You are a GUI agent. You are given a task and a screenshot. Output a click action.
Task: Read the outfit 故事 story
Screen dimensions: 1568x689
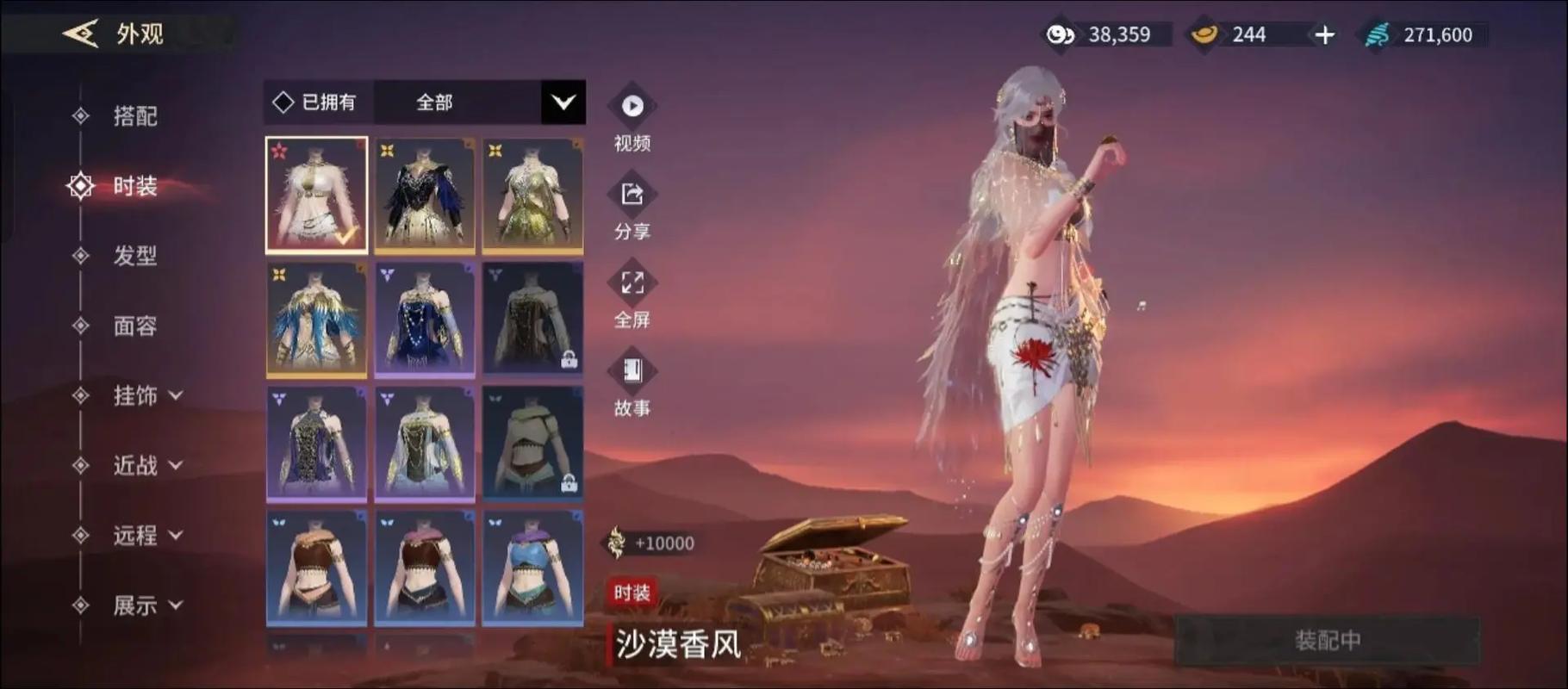(632, 372)
